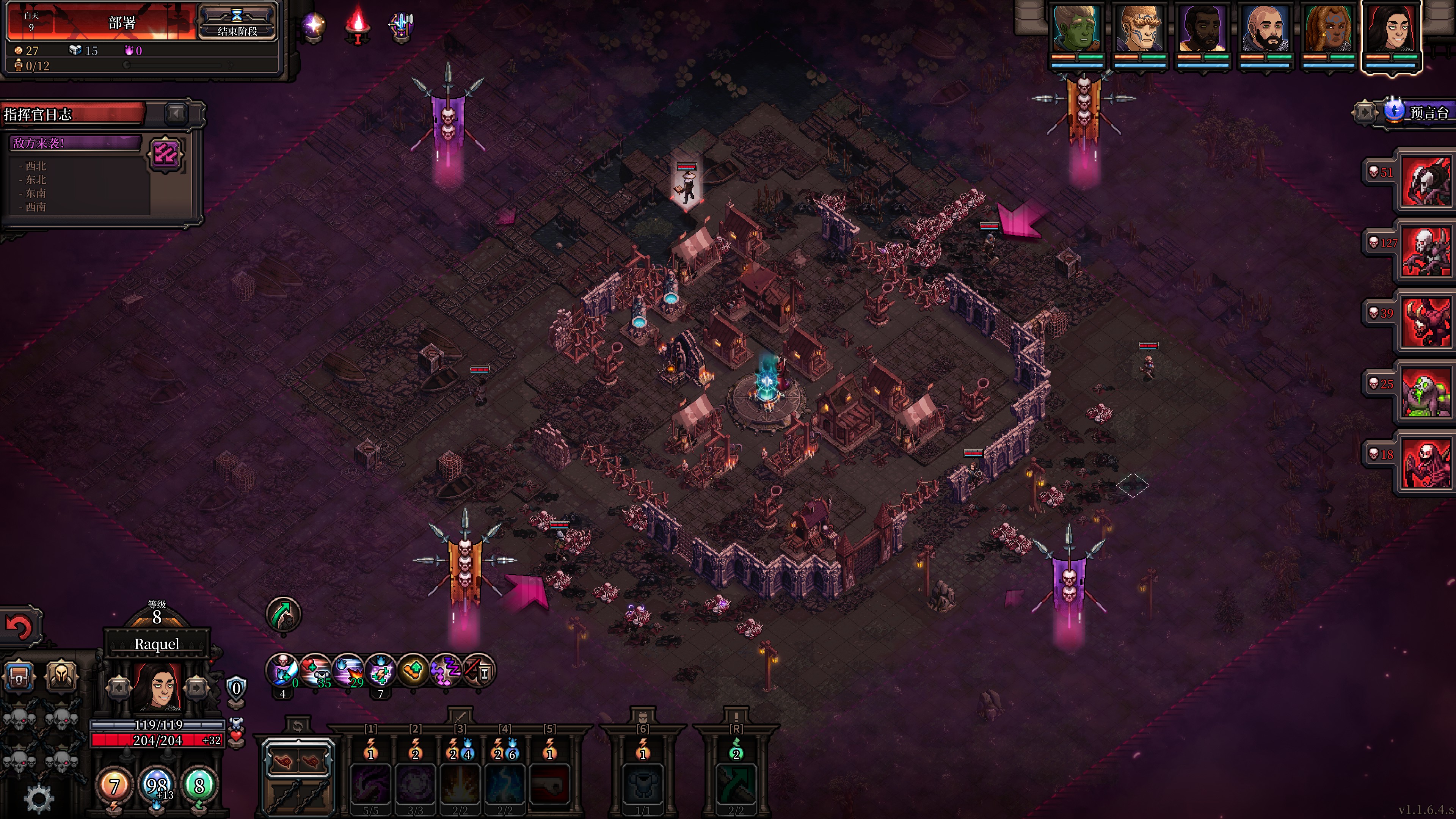The width and height of the screenshot is (1456, 819).
Task: Click the 结束阶段 end phase button
Action: (x=237, y=23)
